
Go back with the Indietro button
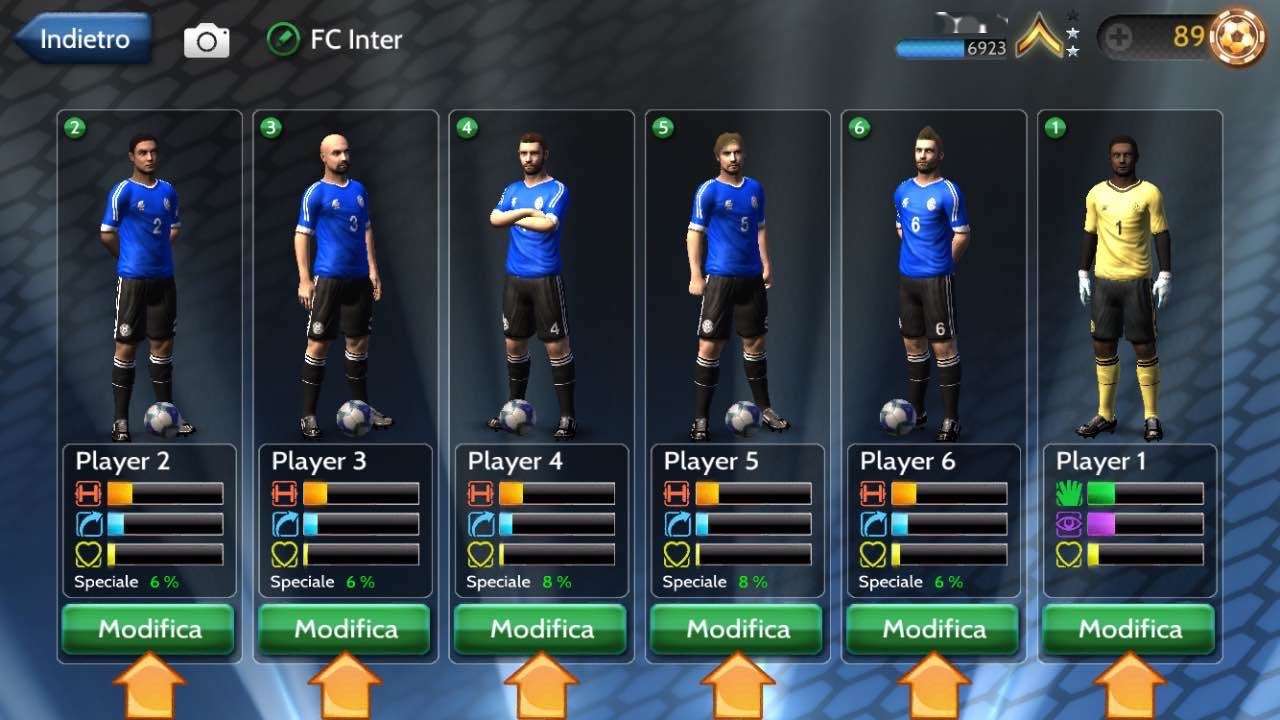coord(84,40)
